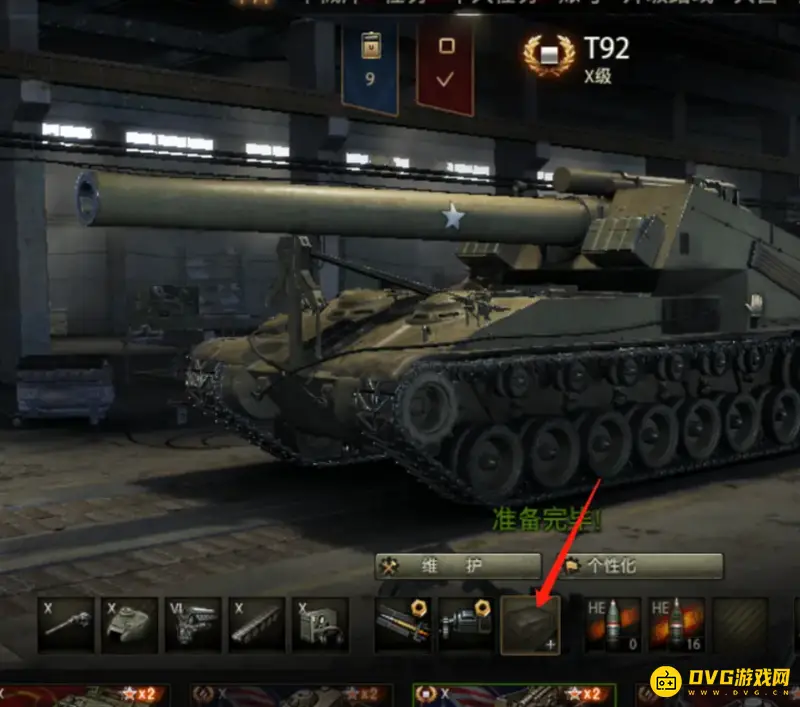Select the tier VI engine module slot
This screenshot has width=800, height=707.
click(194, 625)
